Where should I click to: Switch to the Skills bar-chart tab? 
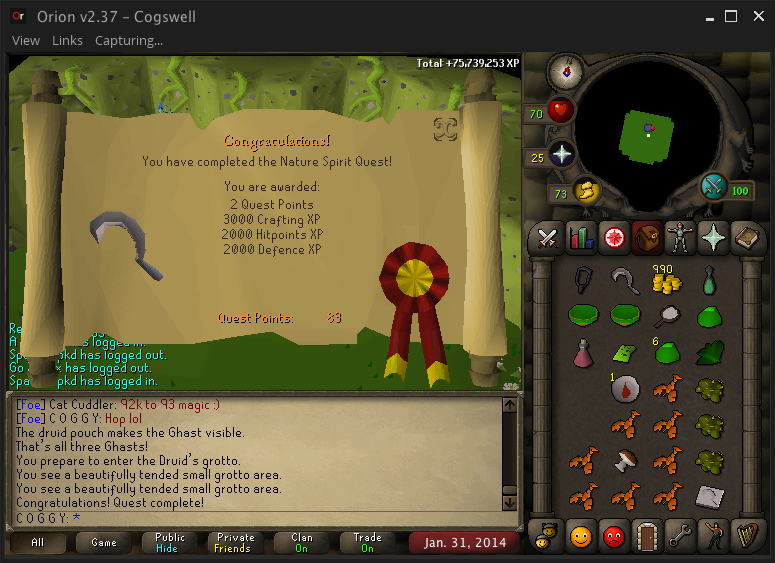click(x=581, y=237)
